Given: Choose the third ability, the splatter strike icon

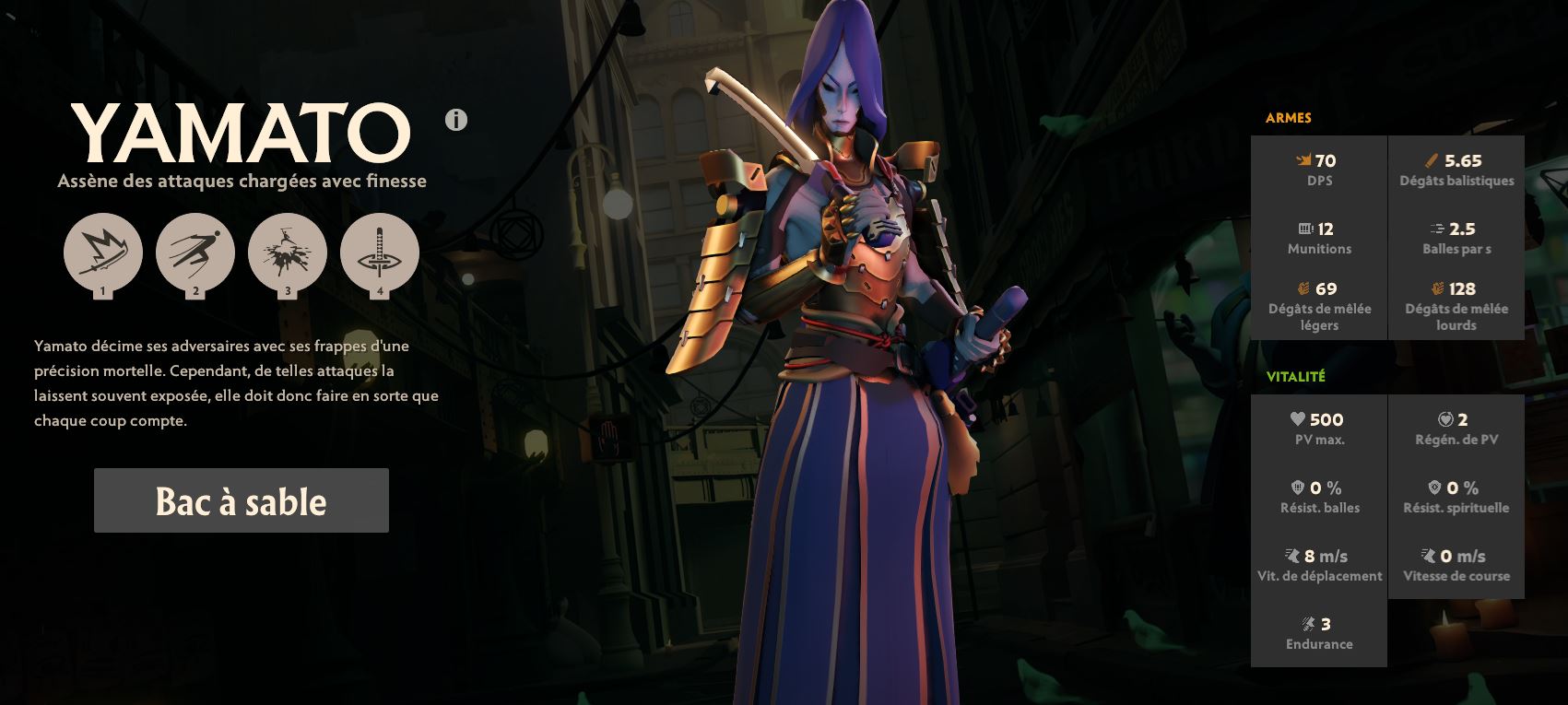Looking at the screenshot, I should pos(288,253).
